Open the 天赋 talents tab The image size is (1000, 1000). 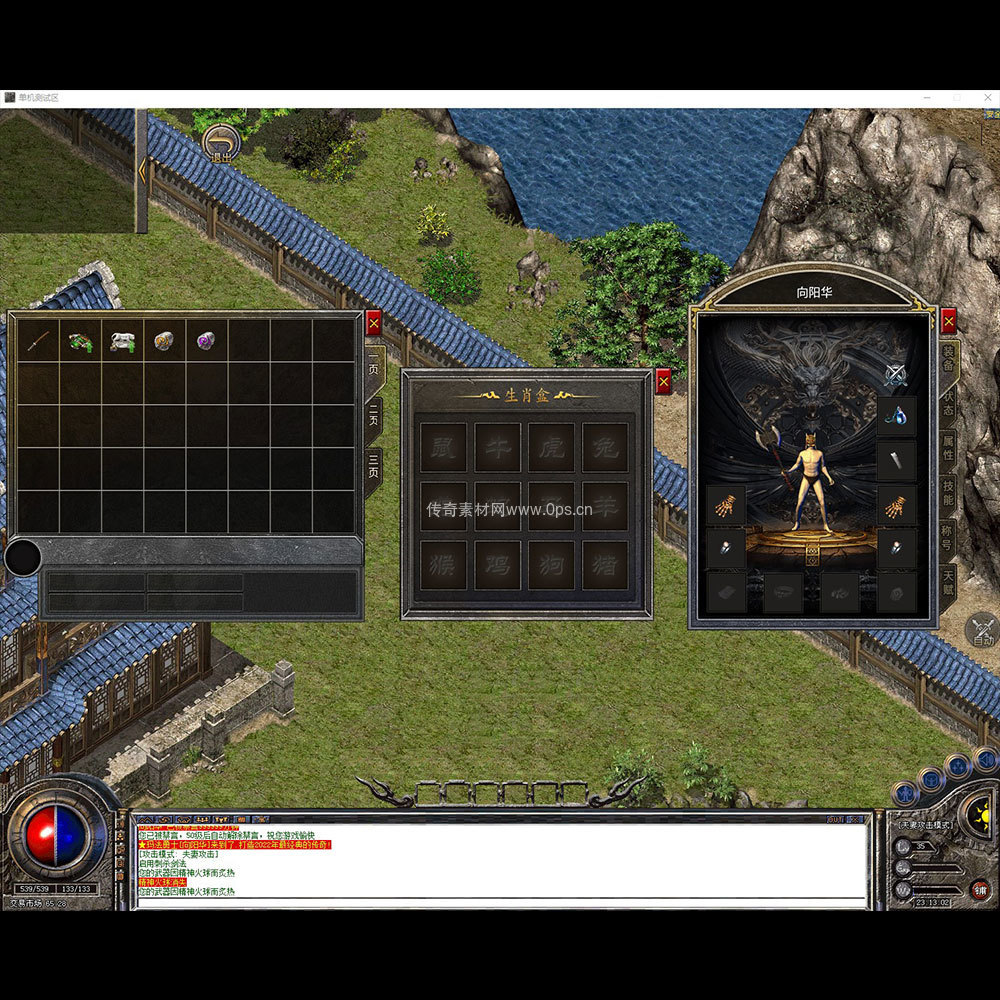click(x=948, y=582)
